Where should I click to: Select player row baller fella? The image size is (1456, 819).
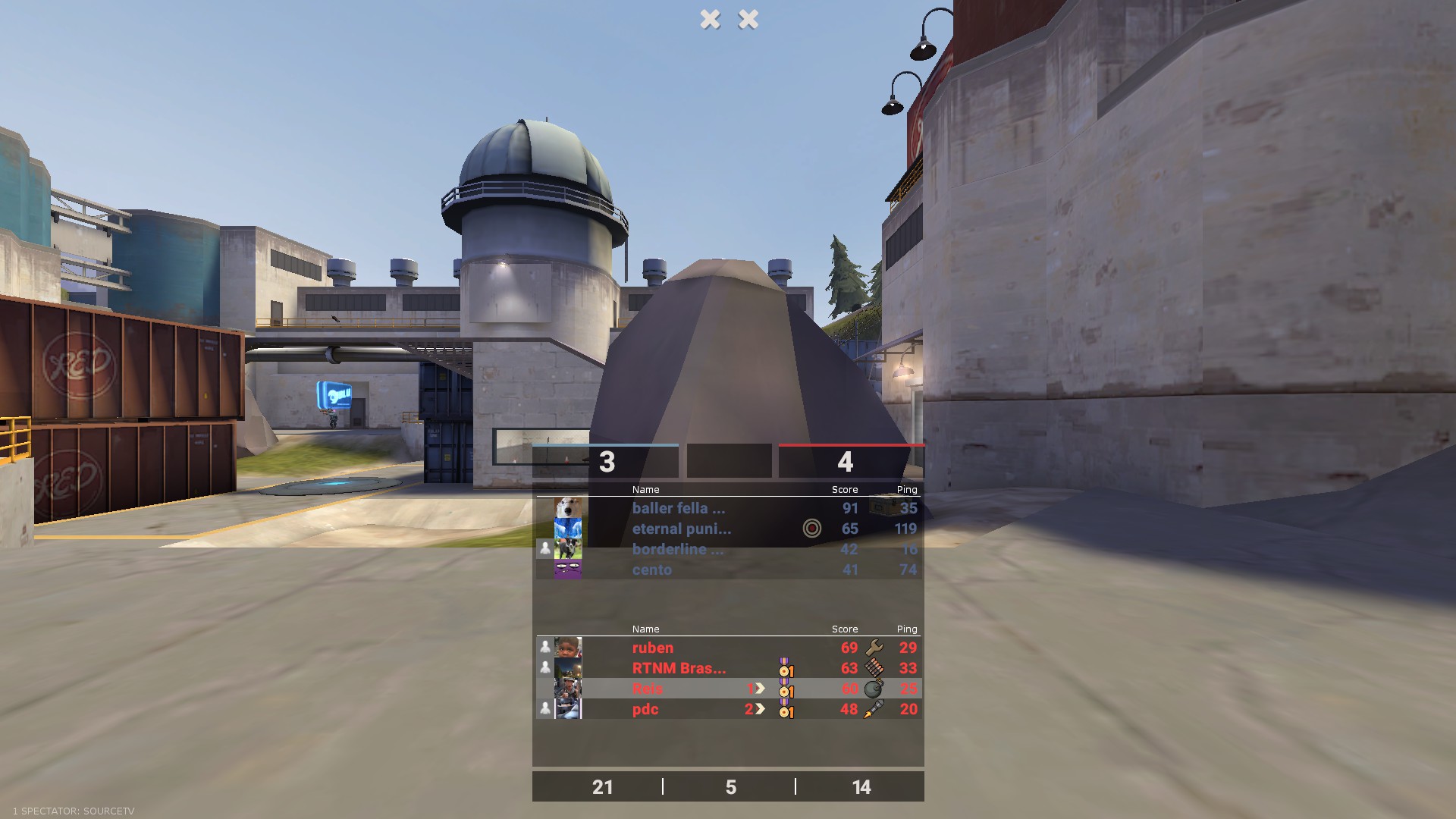679,509
